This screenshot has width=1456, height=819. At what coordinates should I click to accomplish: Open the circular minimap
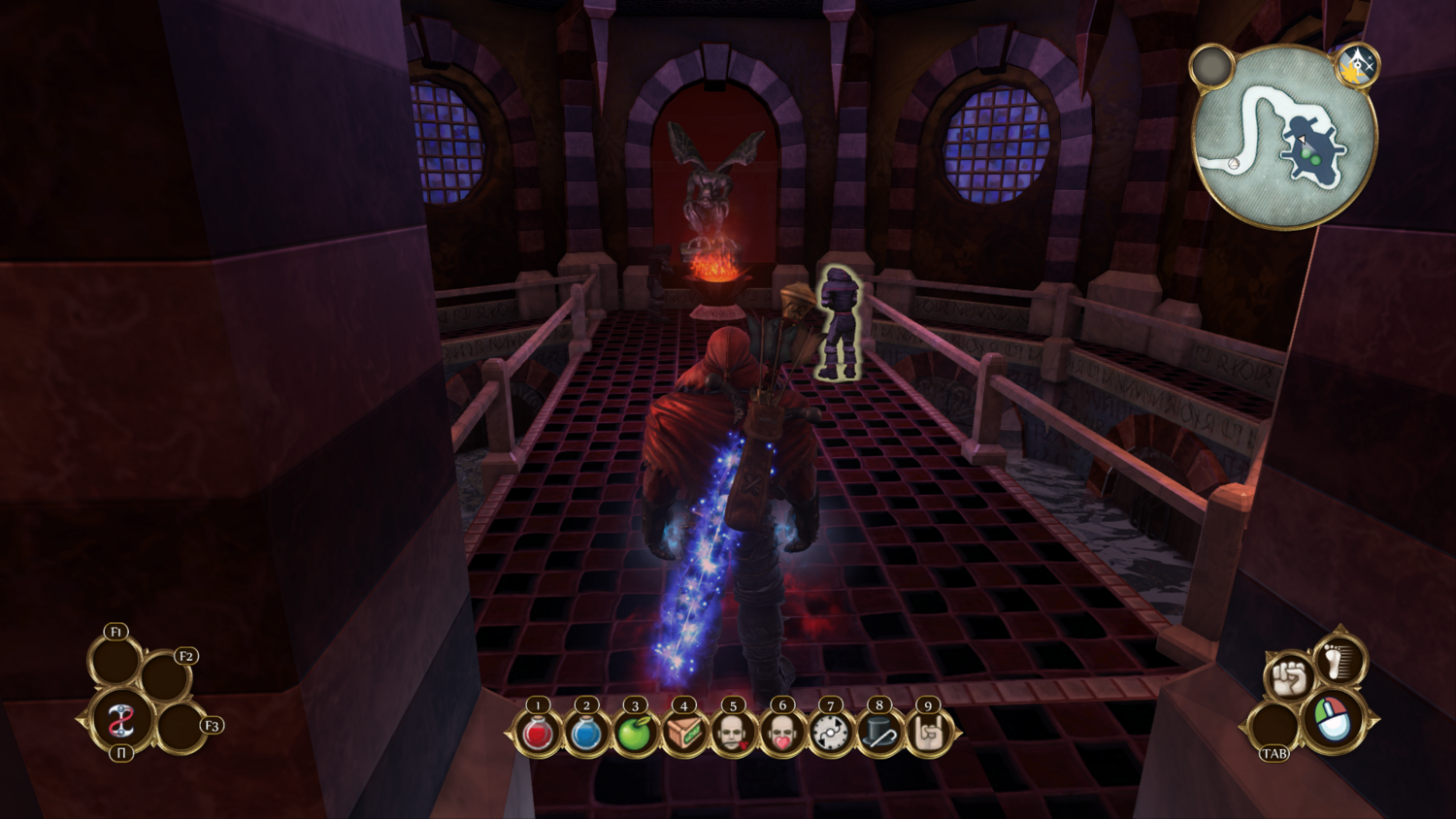click(1283, 138)
